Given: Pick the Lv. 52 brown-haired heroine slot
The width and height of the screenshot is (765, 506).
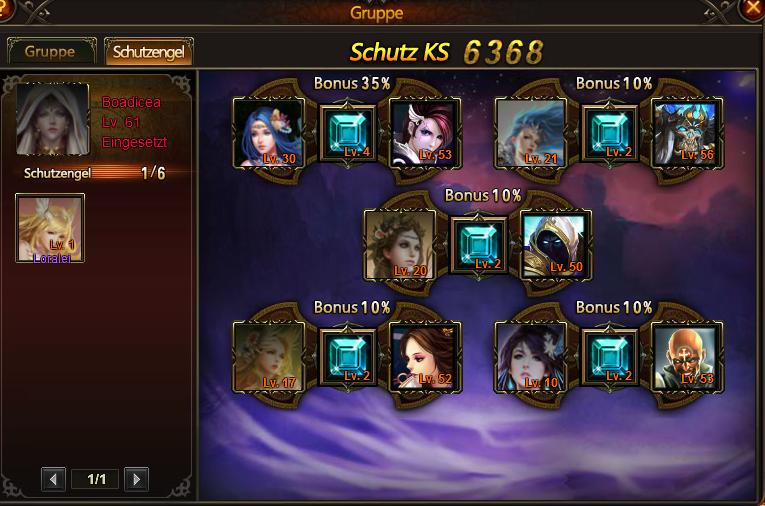Looking at the screenshot, I should click(x=424, y=356).
